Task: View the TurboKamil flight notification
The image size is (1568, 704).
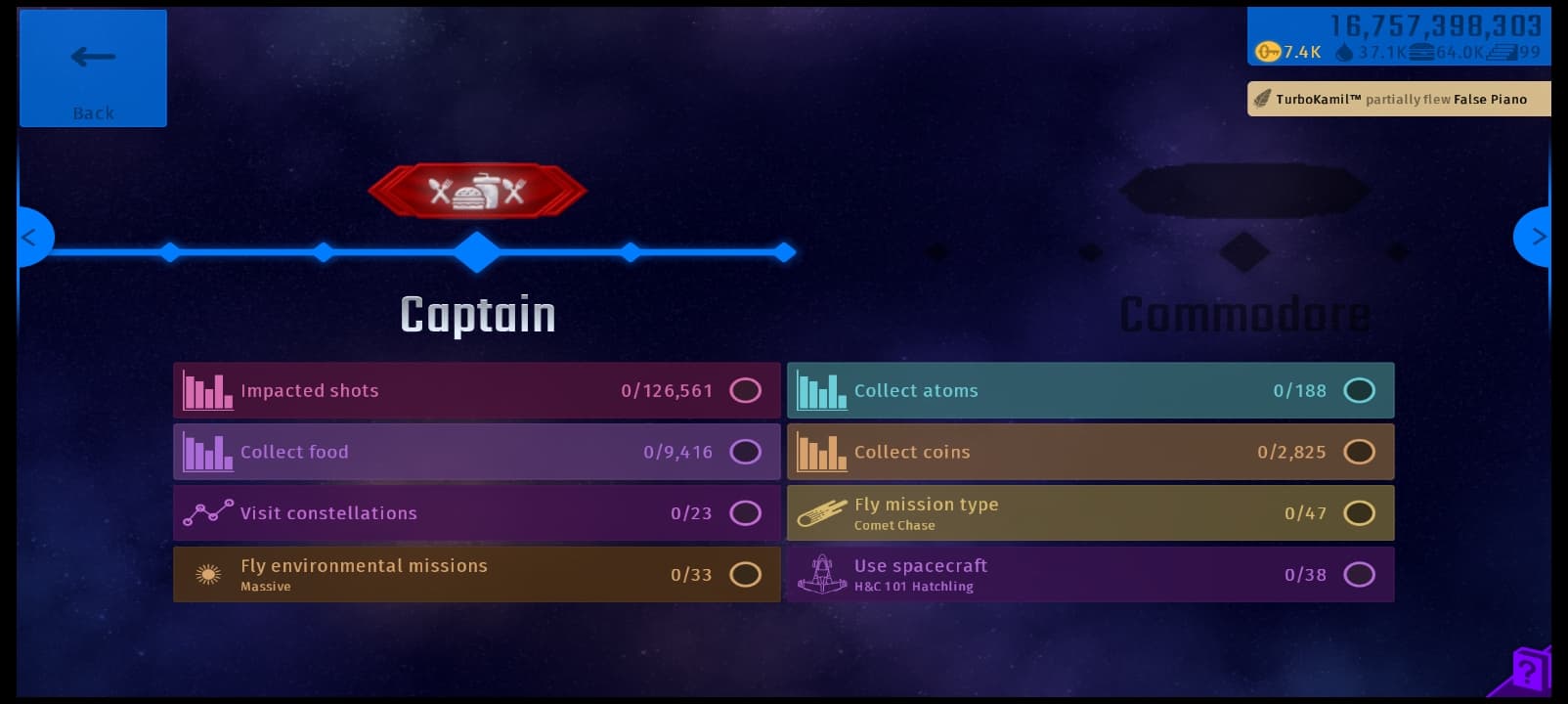Action: [1399, 99]
